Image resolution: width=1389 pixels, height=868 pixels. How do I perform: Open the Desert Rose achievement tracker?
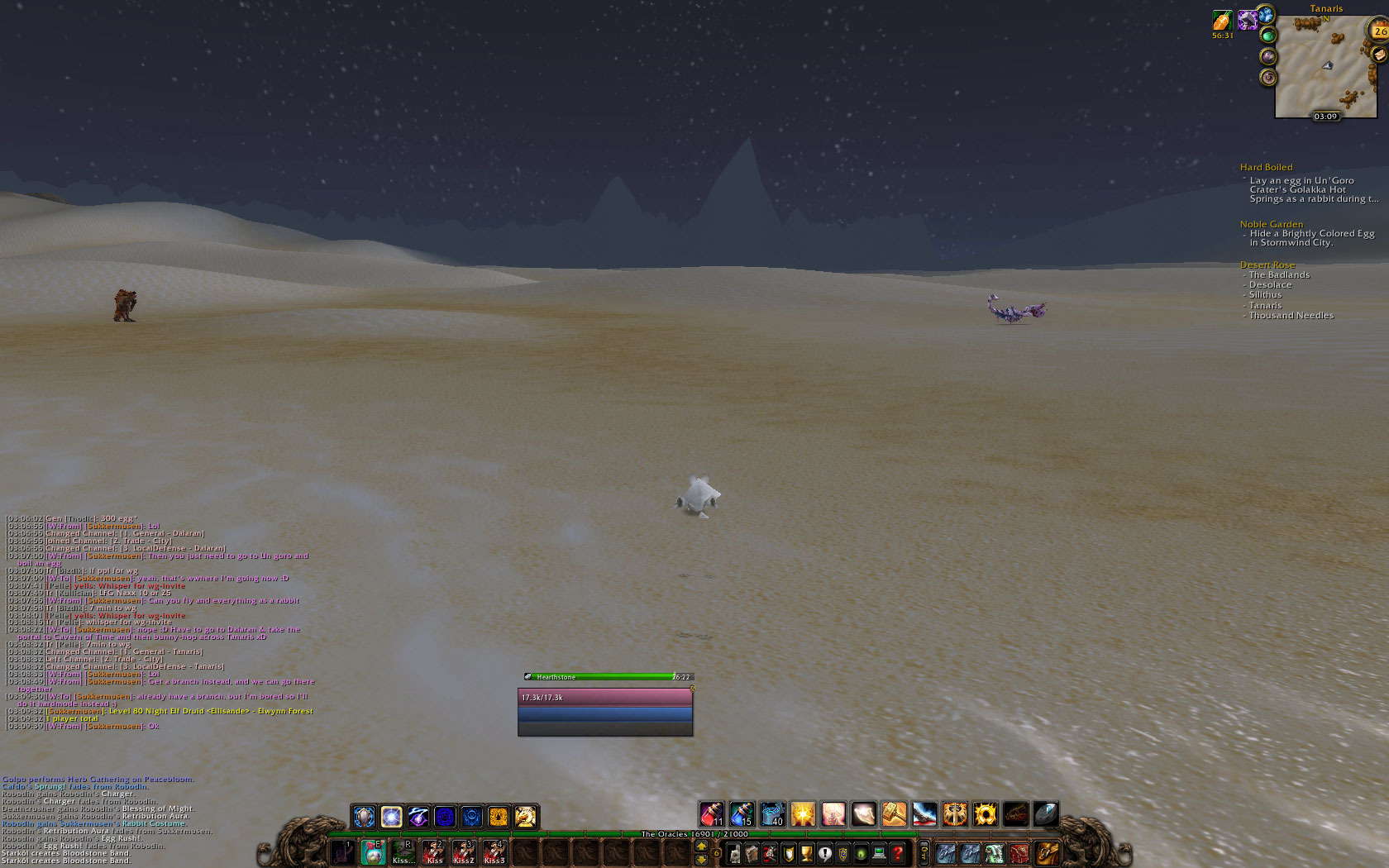[1267, 265]
